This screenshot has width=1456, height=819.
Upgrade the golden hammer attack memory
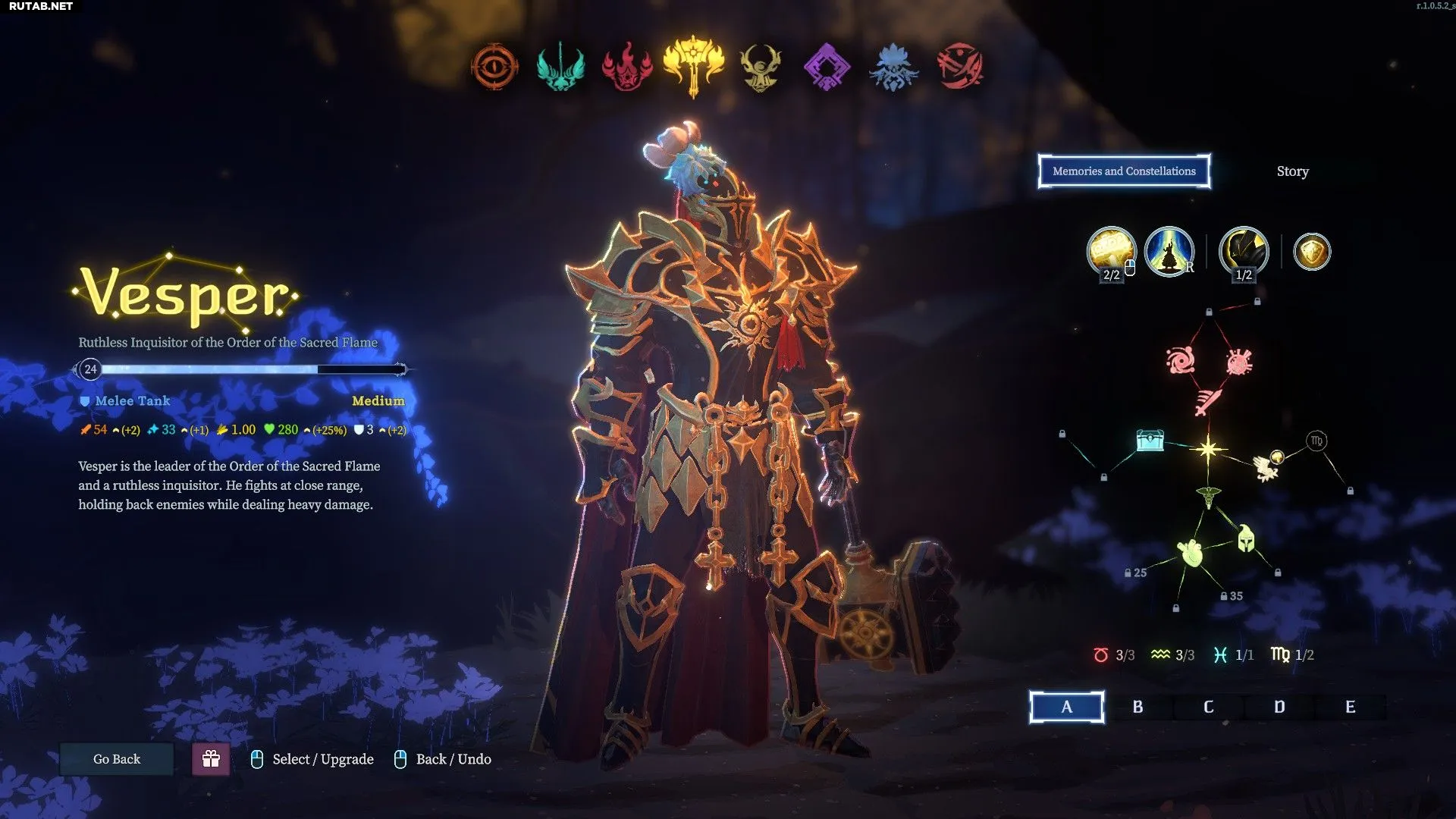coord(1111,251)
